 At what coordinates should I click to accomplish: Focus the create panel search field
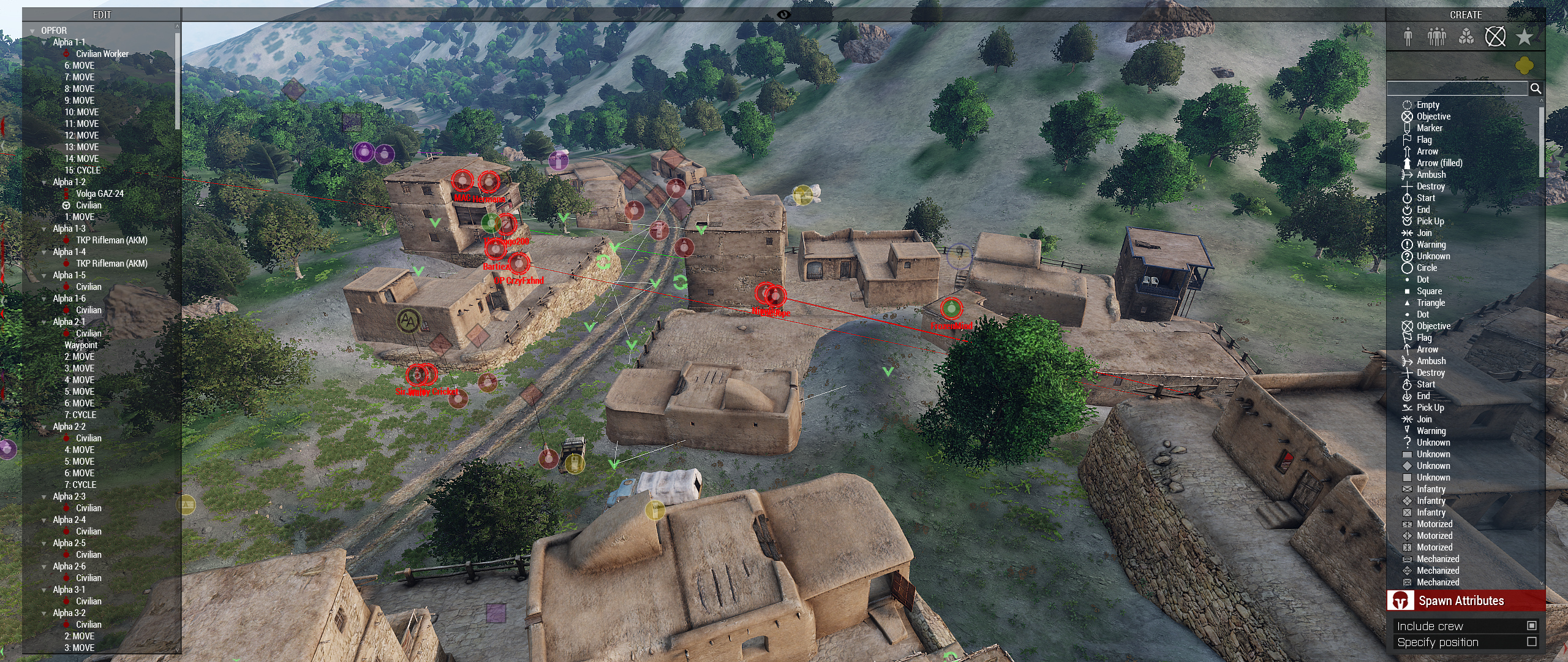pyautogui.click(x=1457, y=89)
